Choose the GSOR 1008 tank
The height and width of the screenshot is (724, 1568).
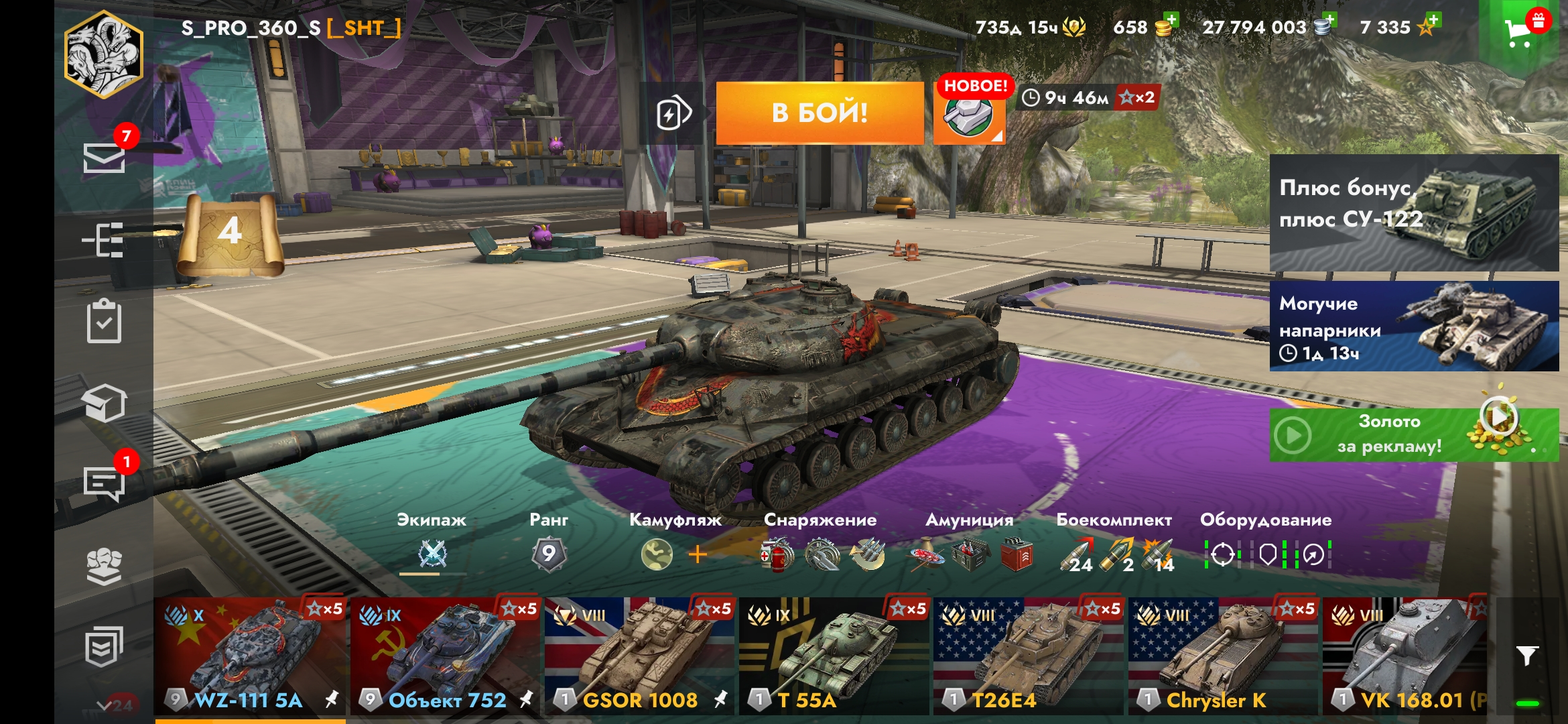(x=639, y=657)
